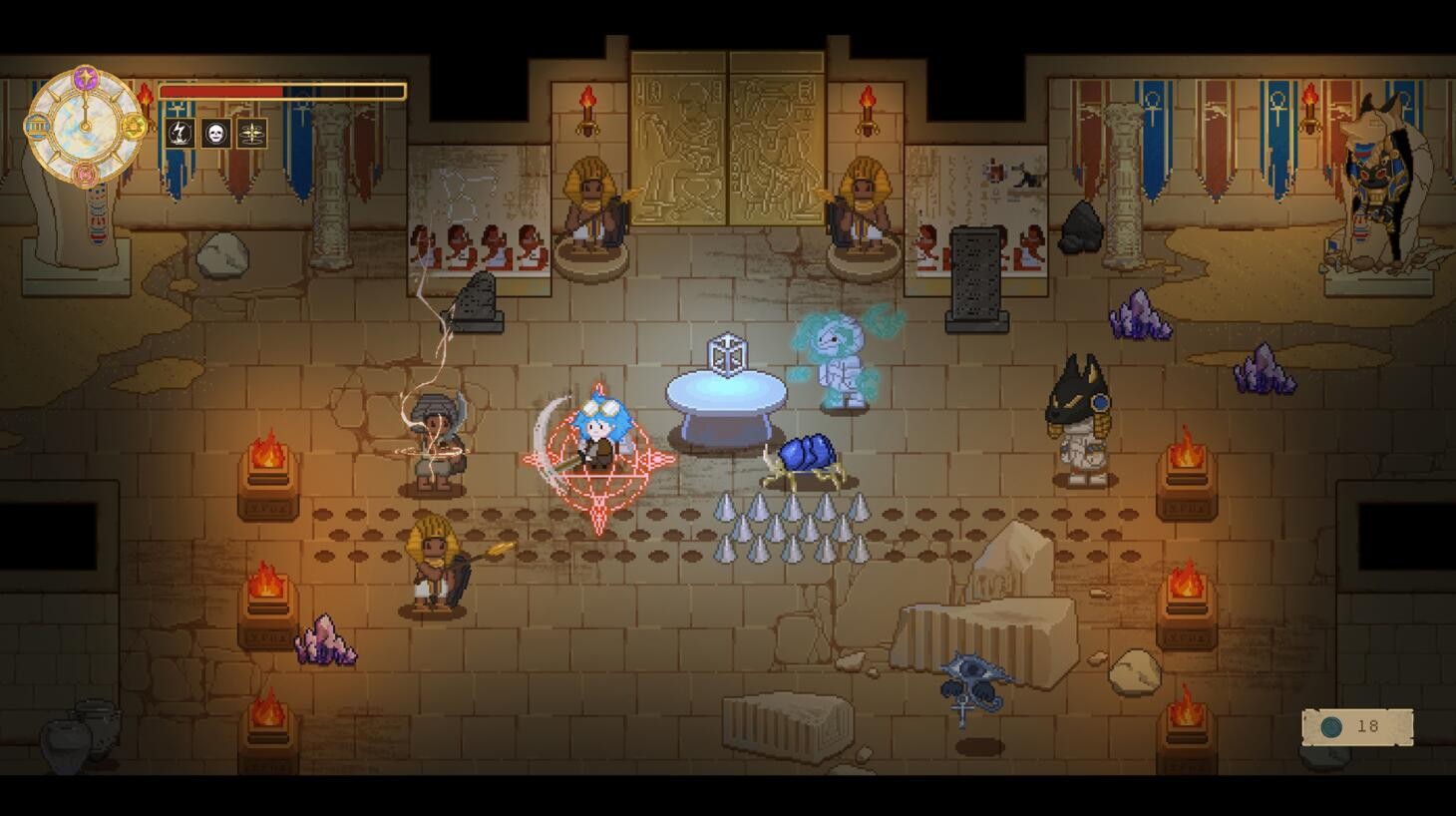Choose the yellow gem on the clock dial

(135, 127)
